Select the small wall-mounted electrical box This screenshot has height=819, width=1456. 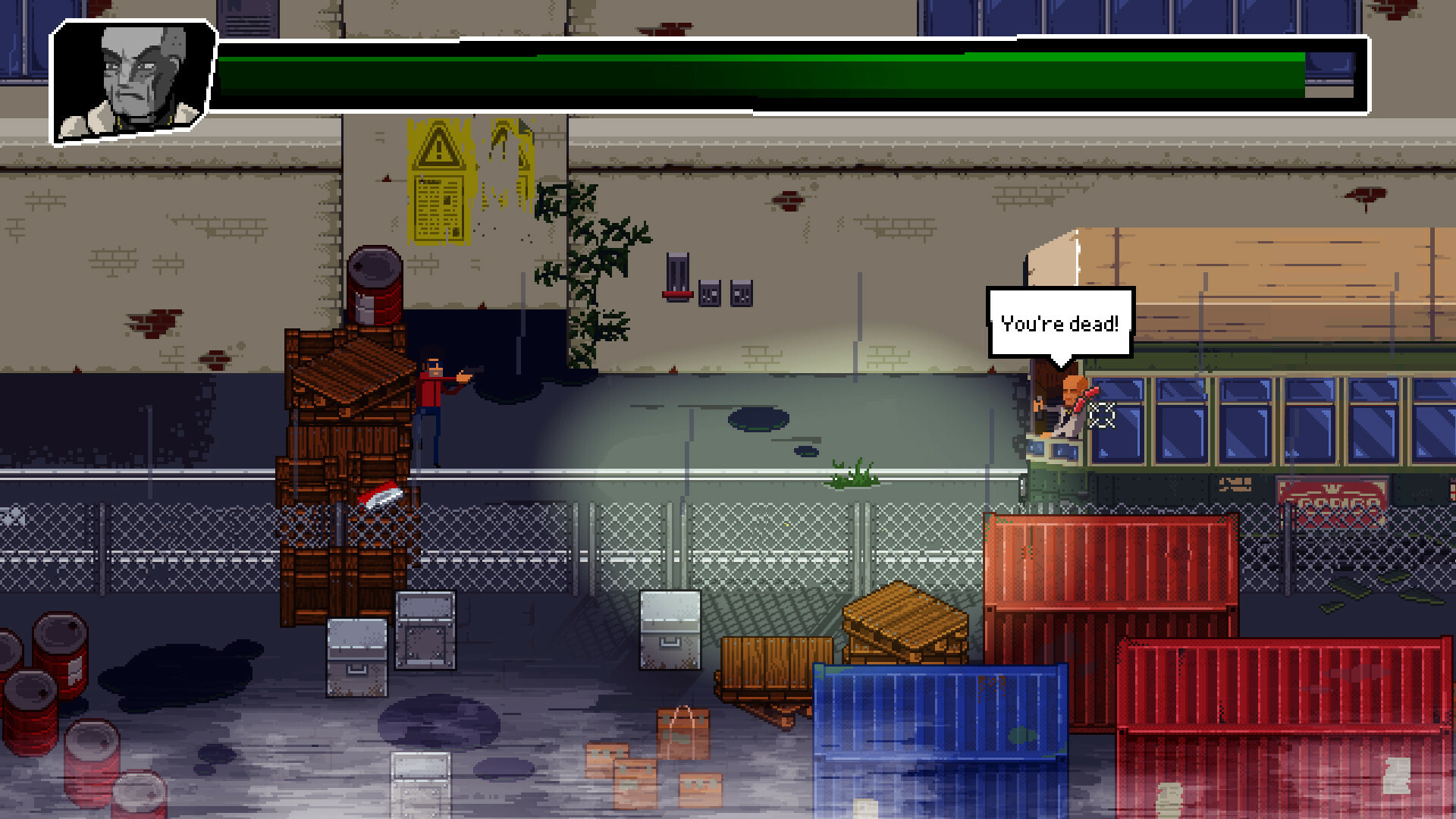pos(709,292)
